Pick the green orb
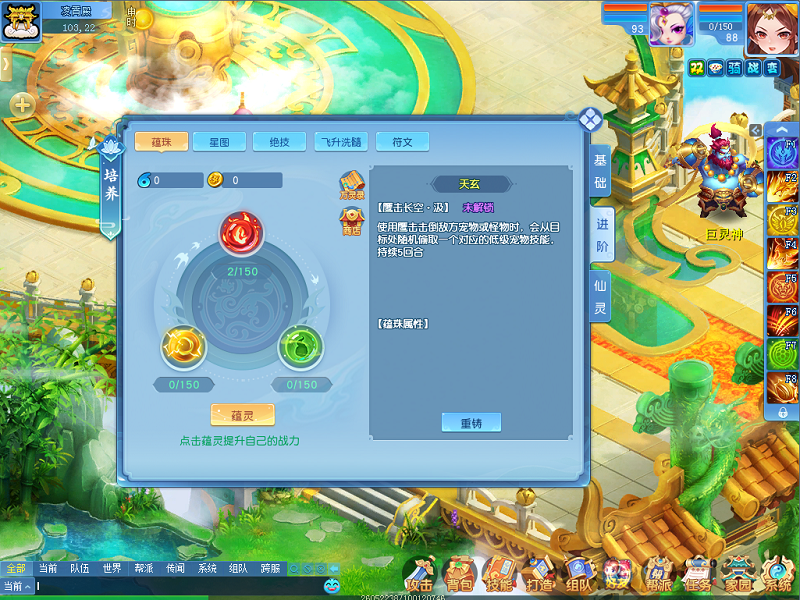 click(x=298, y=347)
